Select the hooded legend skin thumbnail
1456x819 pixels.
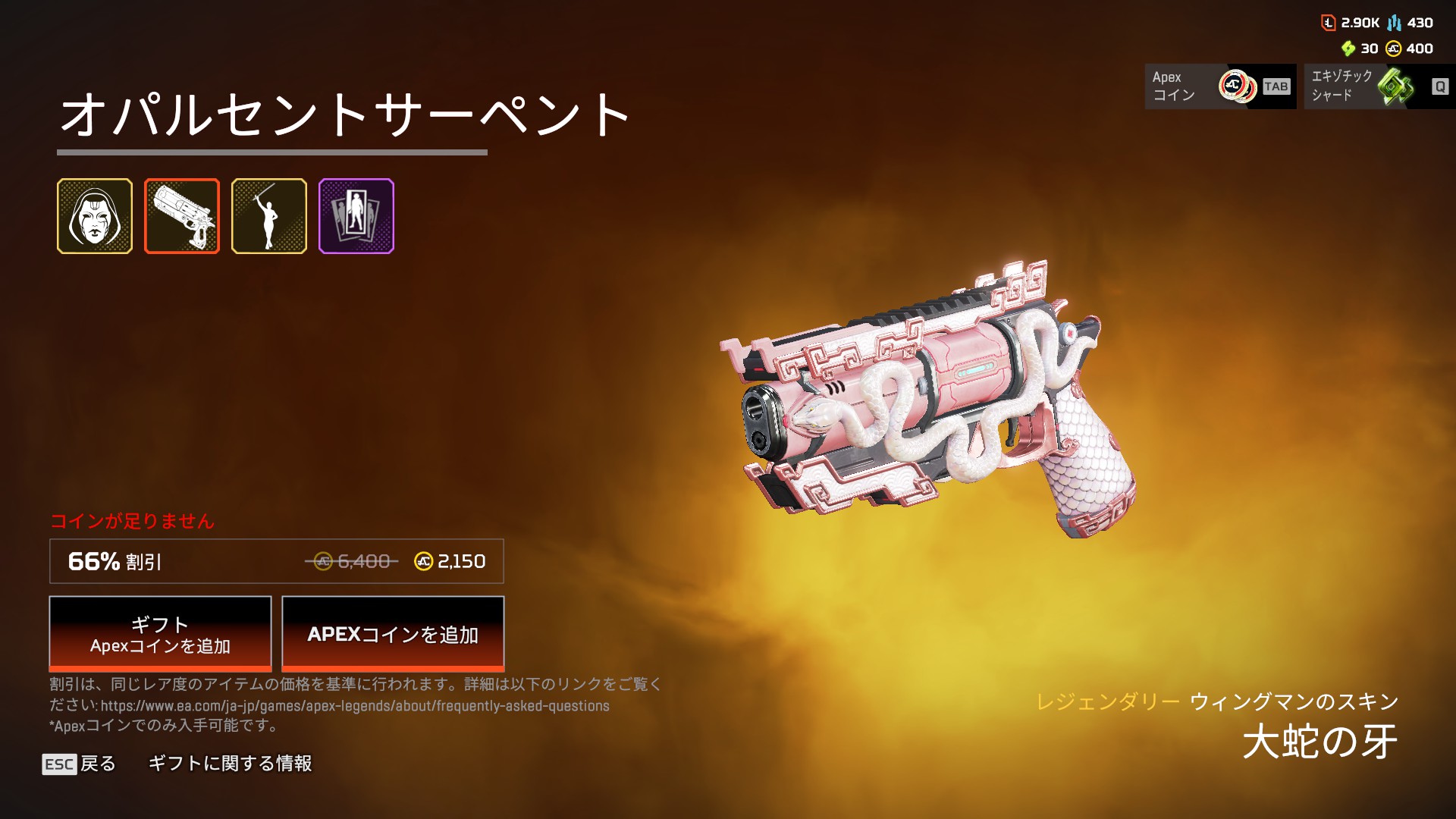pyautogui.click(x=95, y=216)
